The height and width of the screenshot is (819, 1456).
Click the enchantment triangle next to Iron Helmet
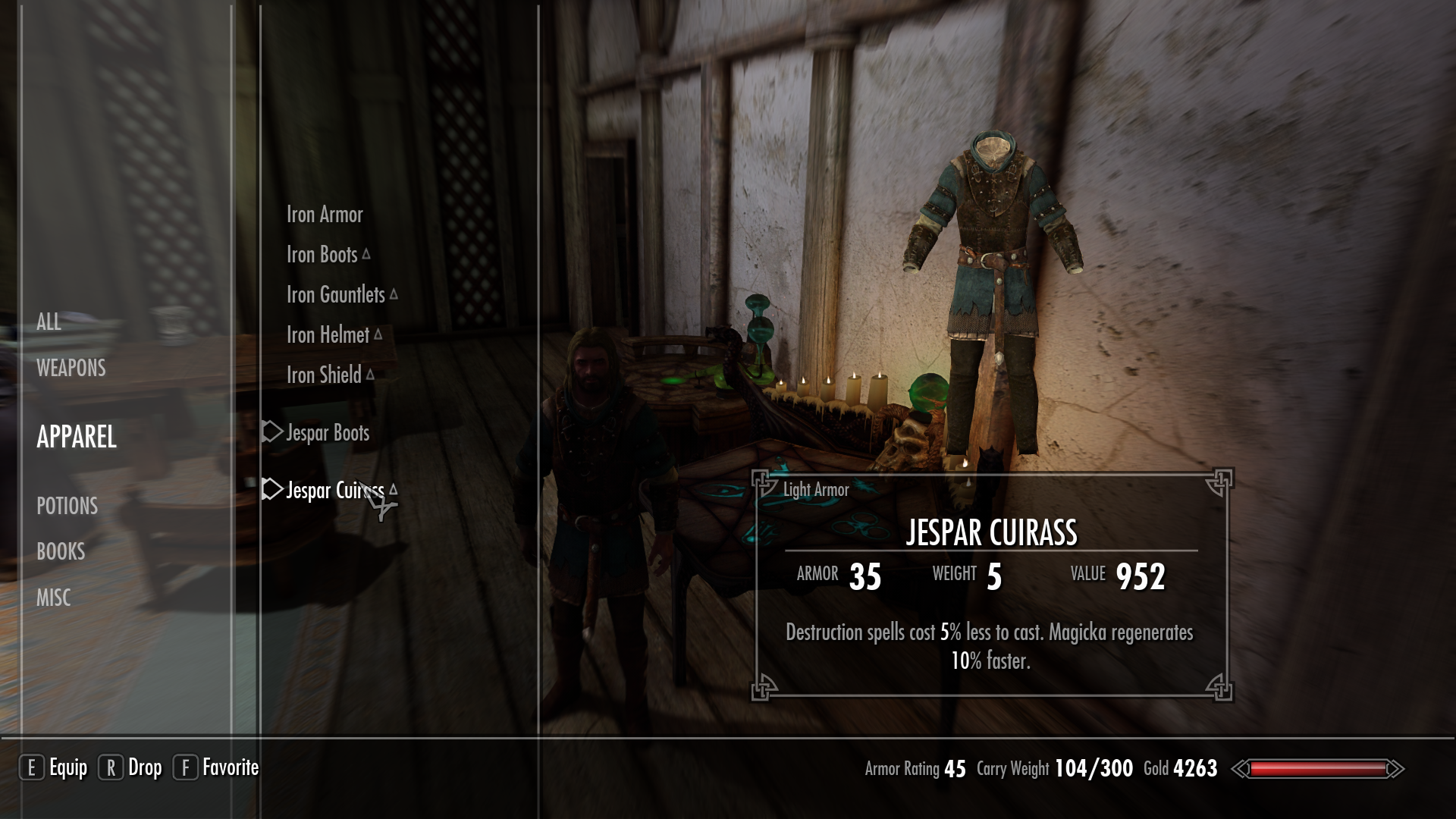380,334
